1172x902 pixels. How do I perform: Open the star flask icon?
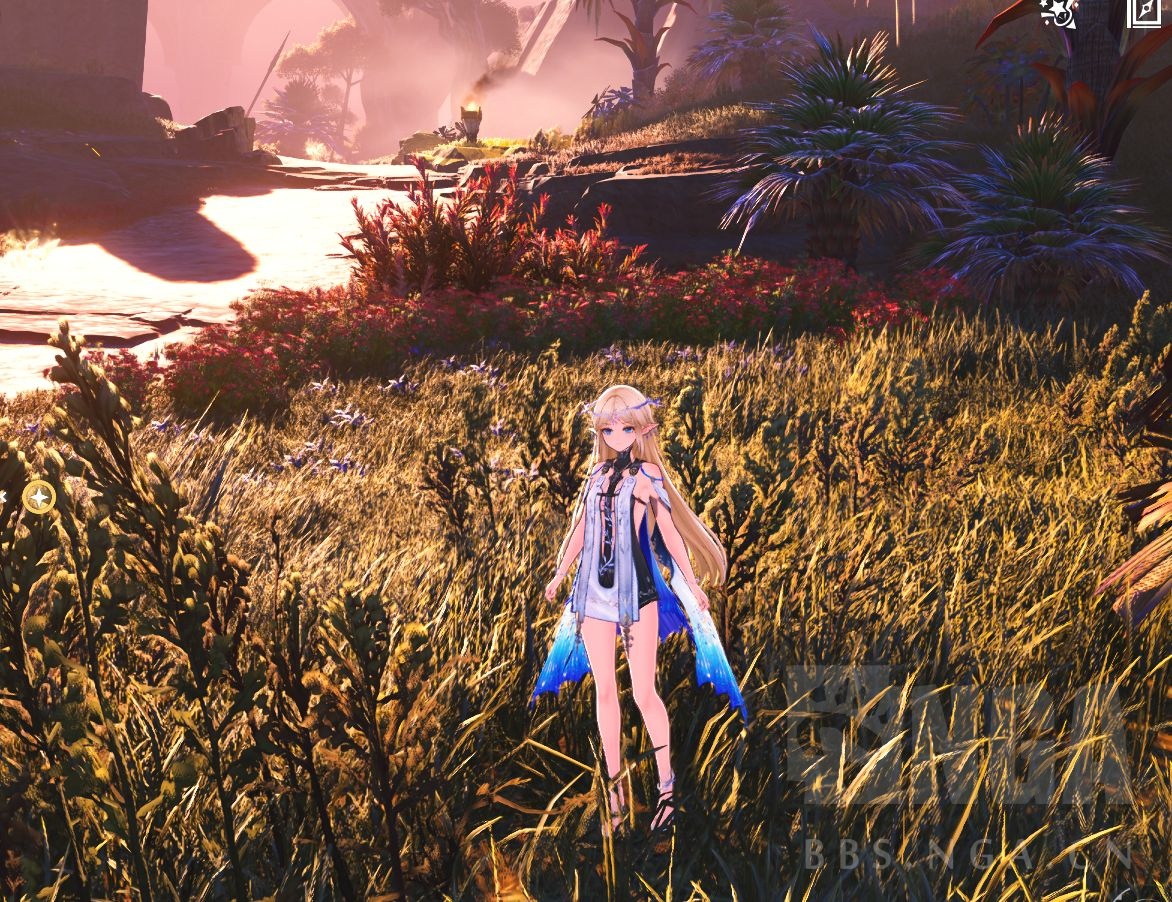(x=1059, y=11)
